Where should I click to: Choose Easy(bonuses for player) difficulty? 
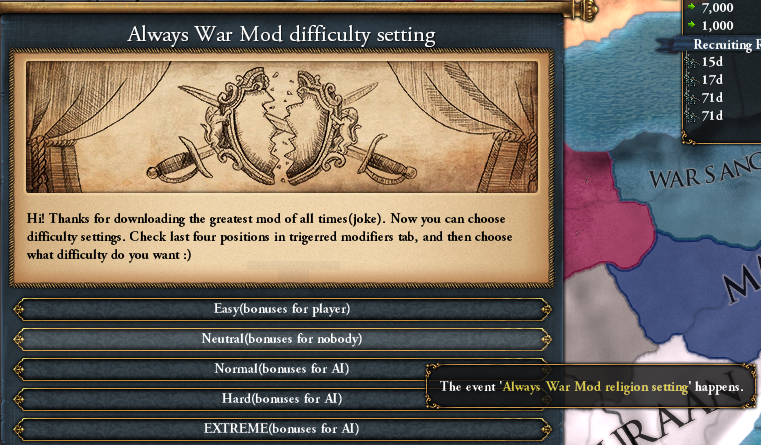pyautogui.click(x=282, y=309)
